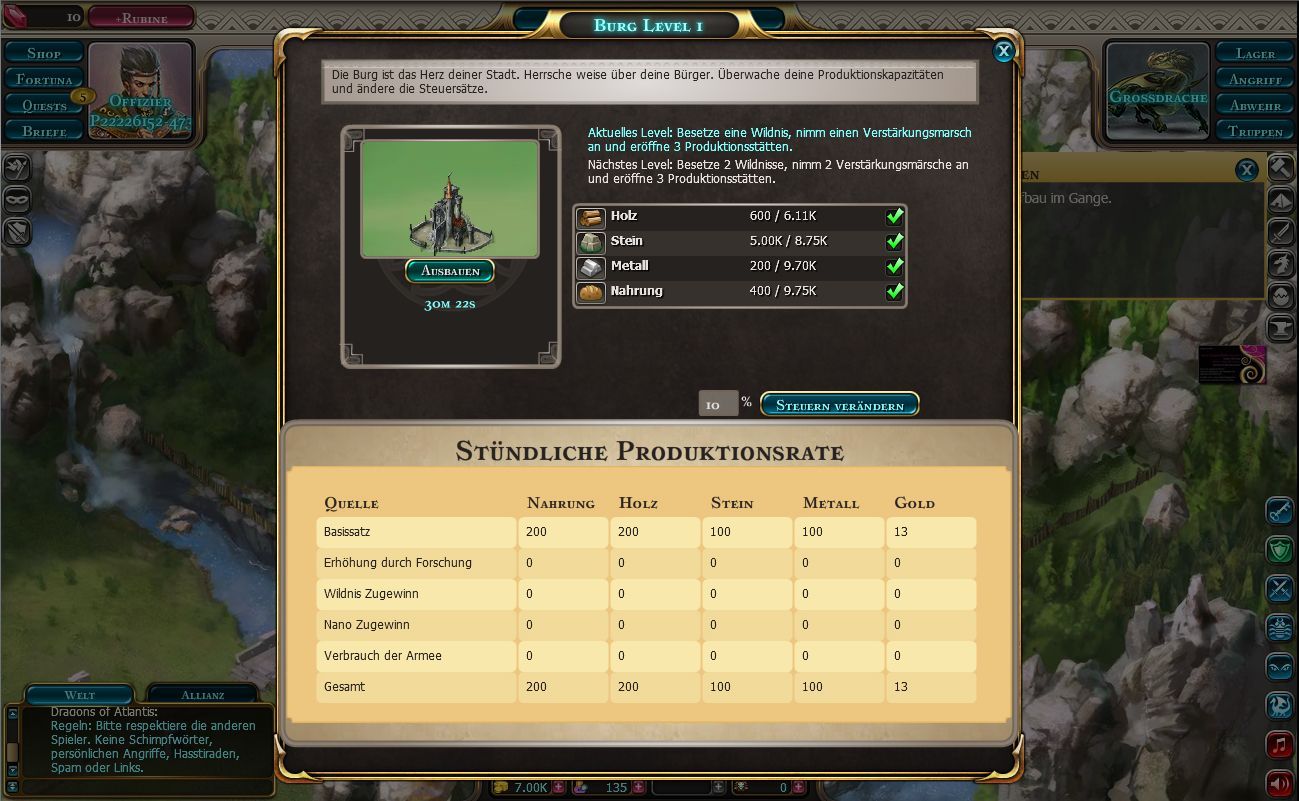View the Offizier player portrait
Viewport: 1299px width, 801px height.
tap(140, 90)
